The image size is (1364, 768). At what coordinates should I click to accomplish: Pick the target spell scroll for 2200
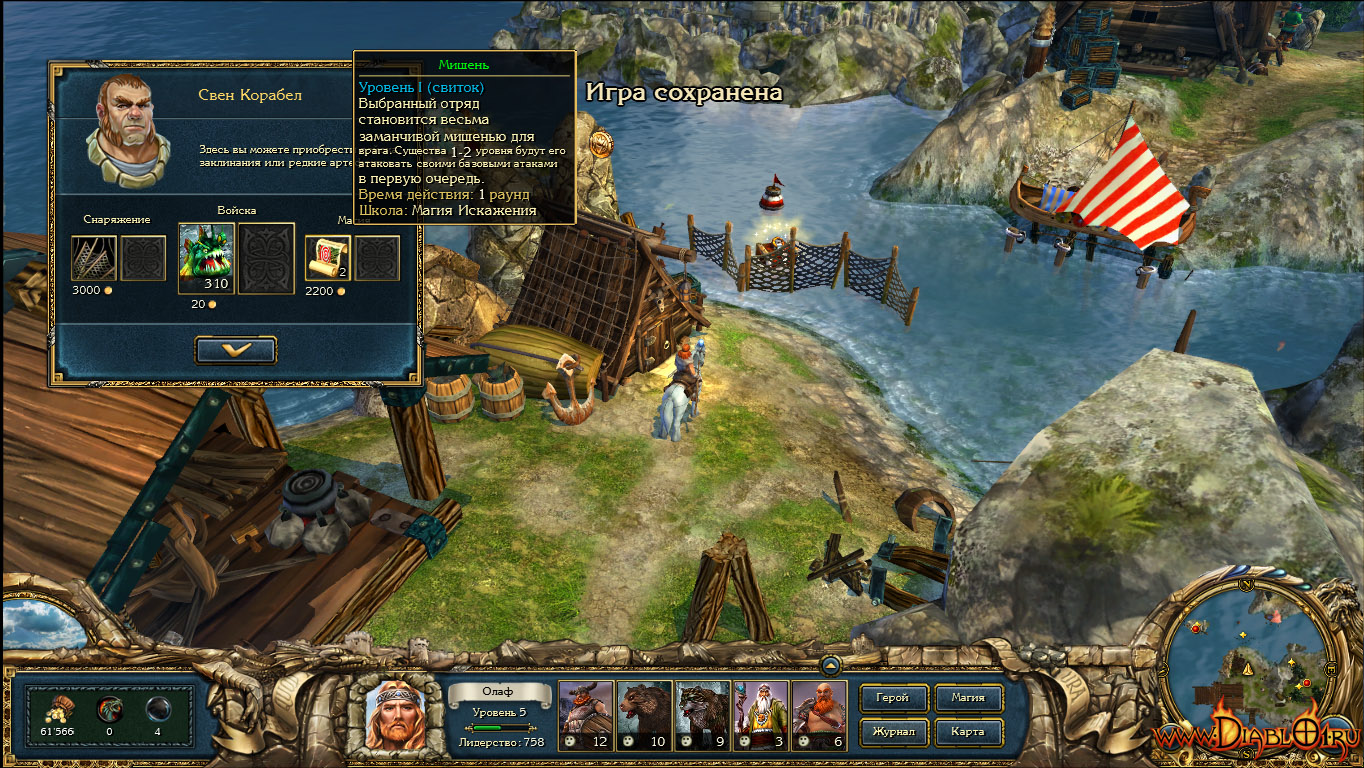327,258
